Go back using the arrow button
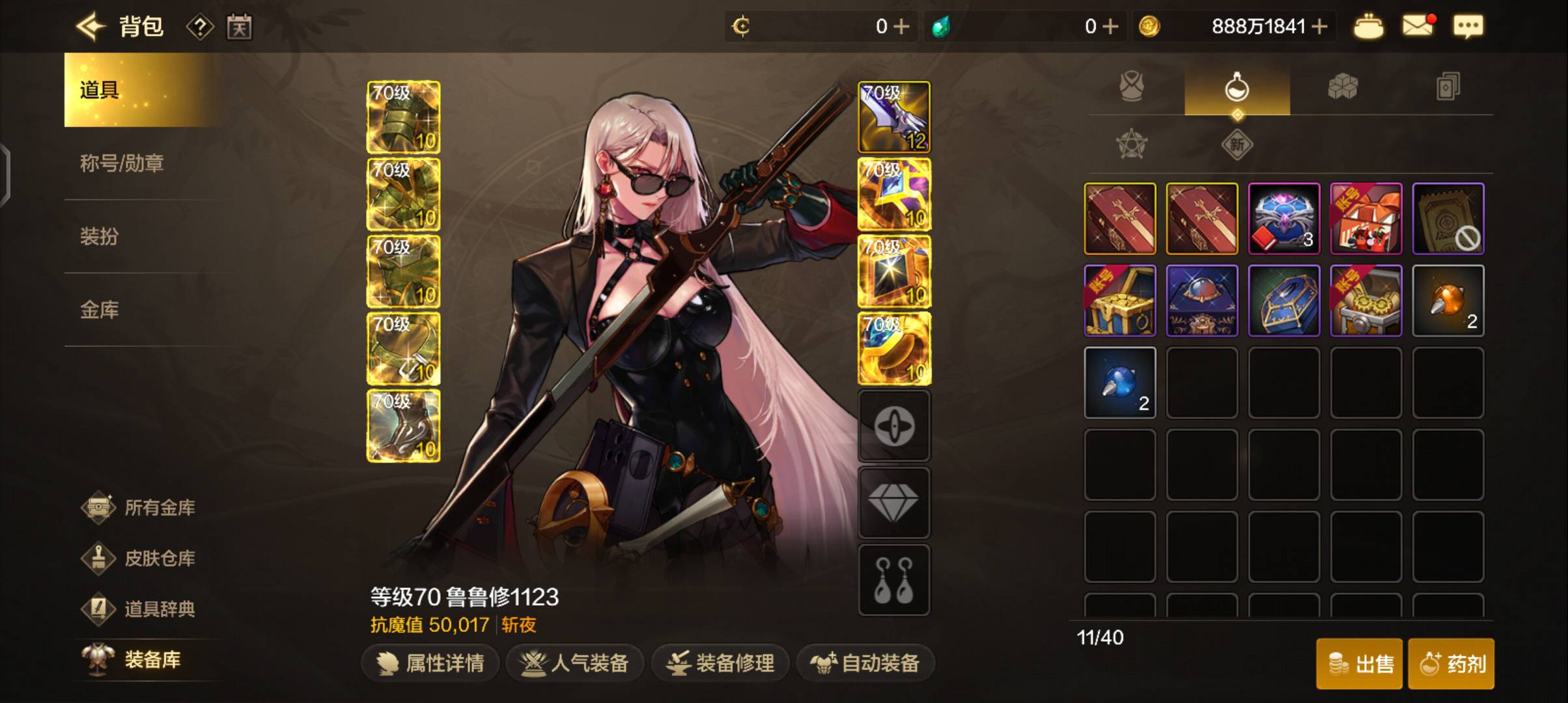Viewport: 1568px width, 703px height. tap(91, 27)
